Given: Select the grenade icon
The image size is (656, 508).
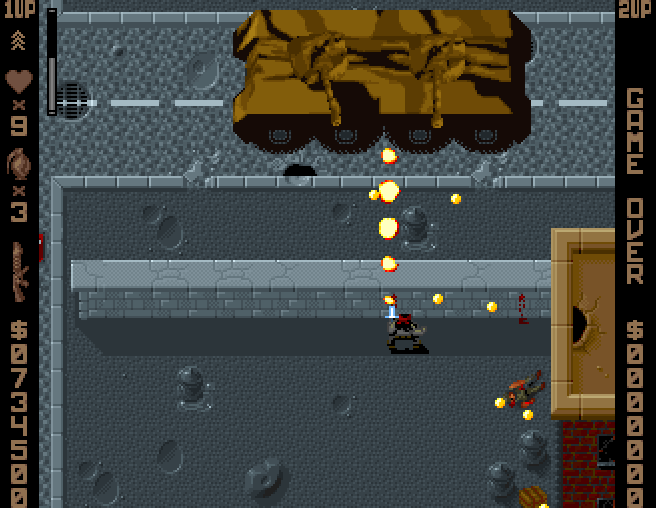Looking at the screenshot, I should point(19,162).
